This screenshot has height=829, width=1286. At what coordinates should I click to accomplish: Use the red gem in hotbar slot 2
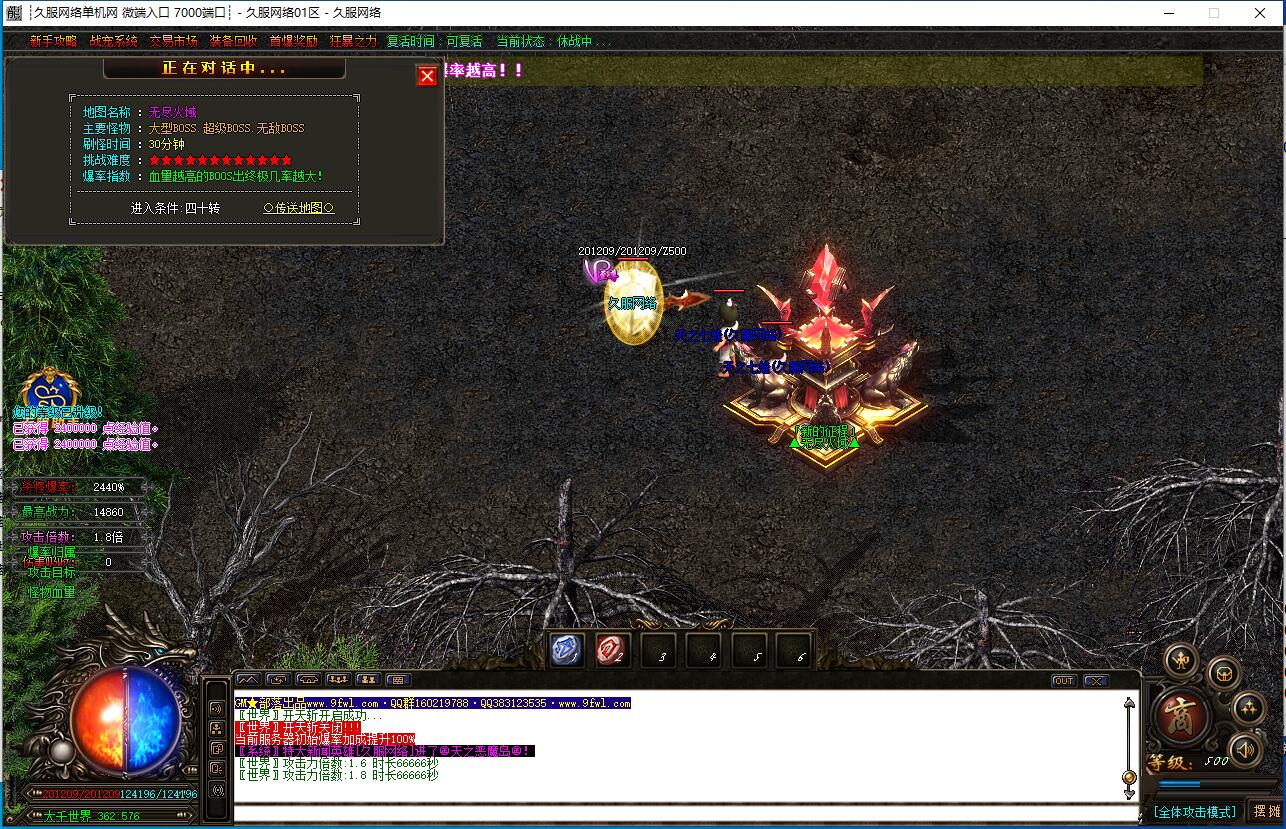(611, 651)
